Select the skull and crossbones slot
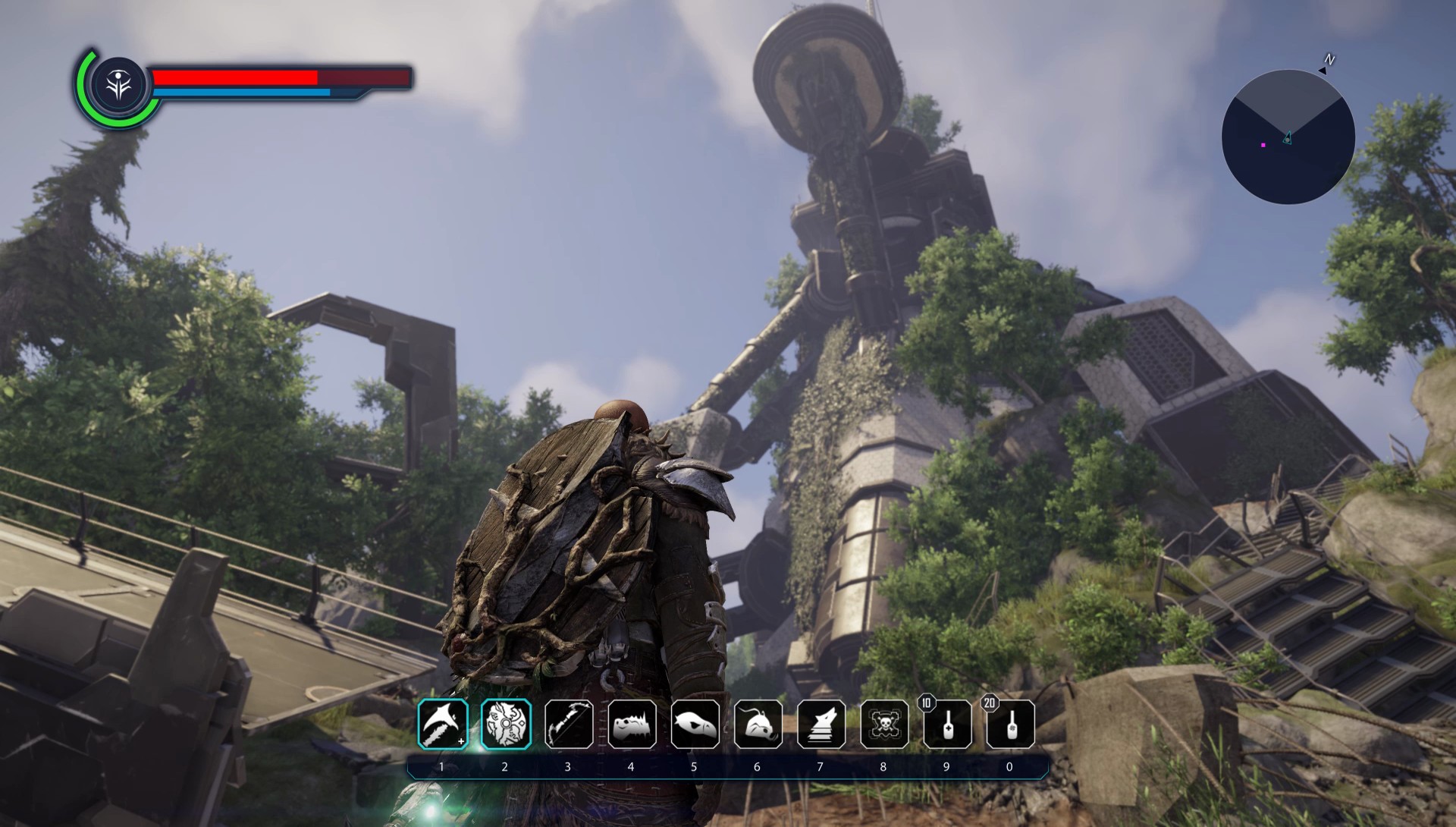1456x827 pixels. [884, 724]
